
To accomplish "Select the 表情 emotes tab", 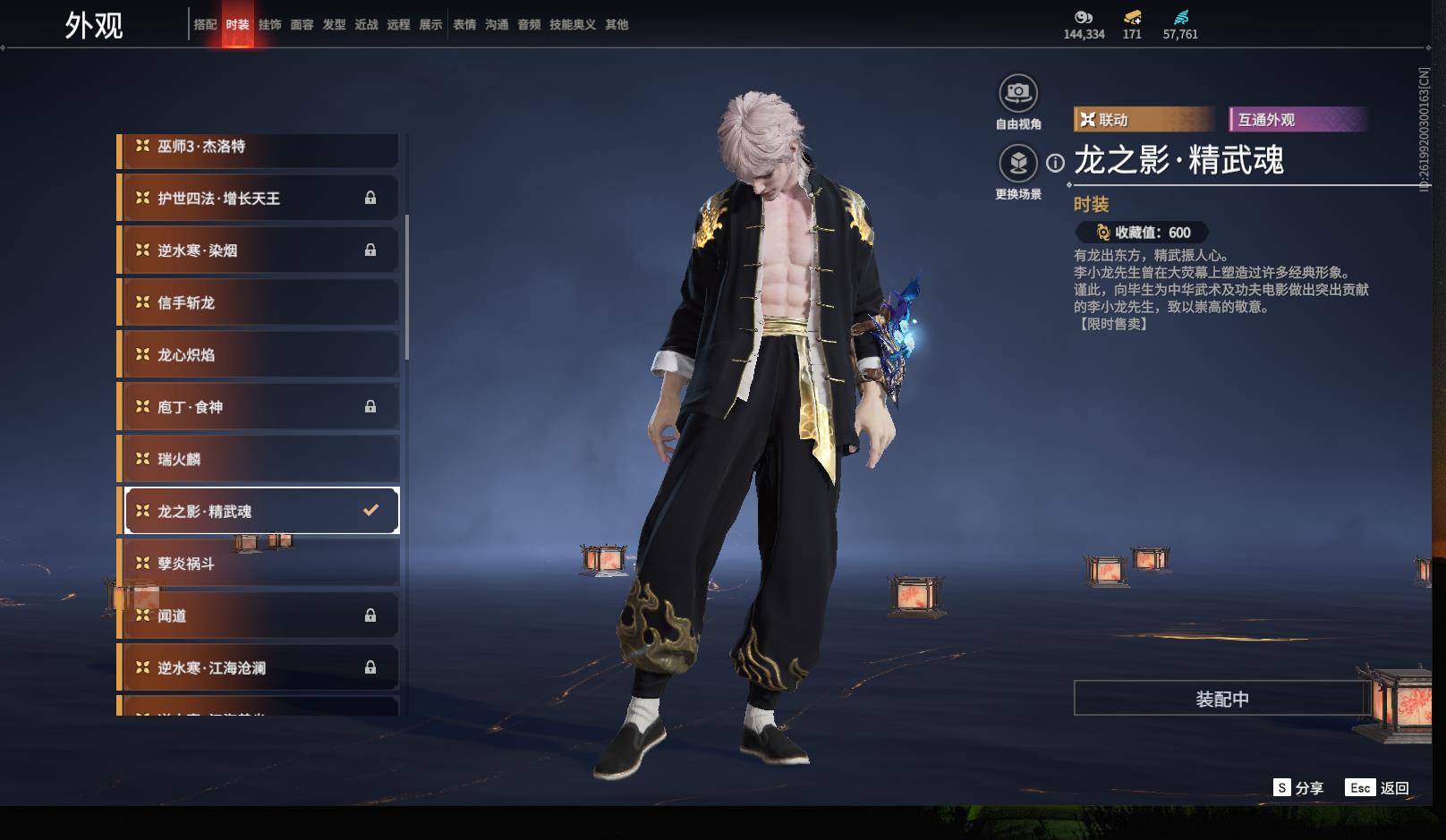I will (464, 25).
